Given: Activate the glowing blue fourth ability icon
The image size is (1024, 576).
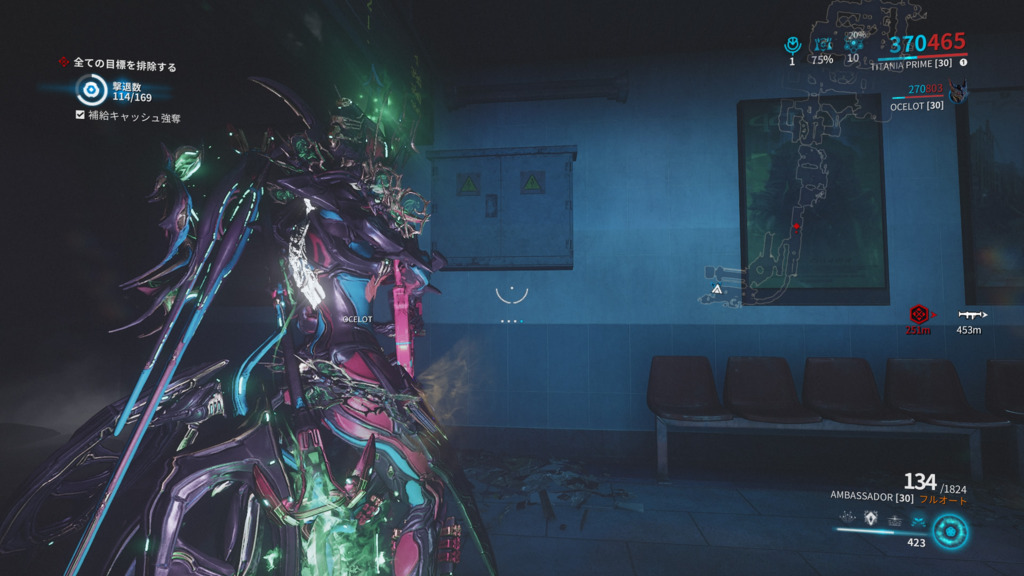Looking at the screenshot, I should (x=918, y=519).
